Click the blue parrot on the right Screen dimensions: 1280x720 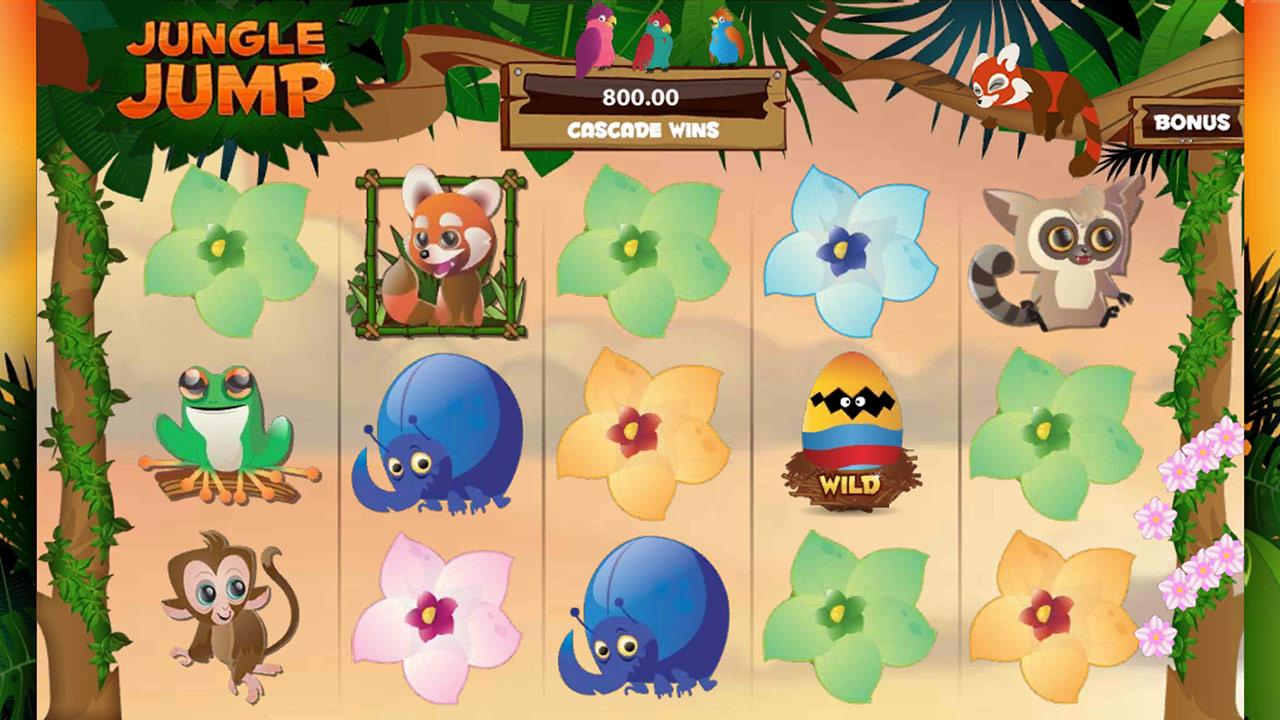pyautogui.click(x=727, y=40)
